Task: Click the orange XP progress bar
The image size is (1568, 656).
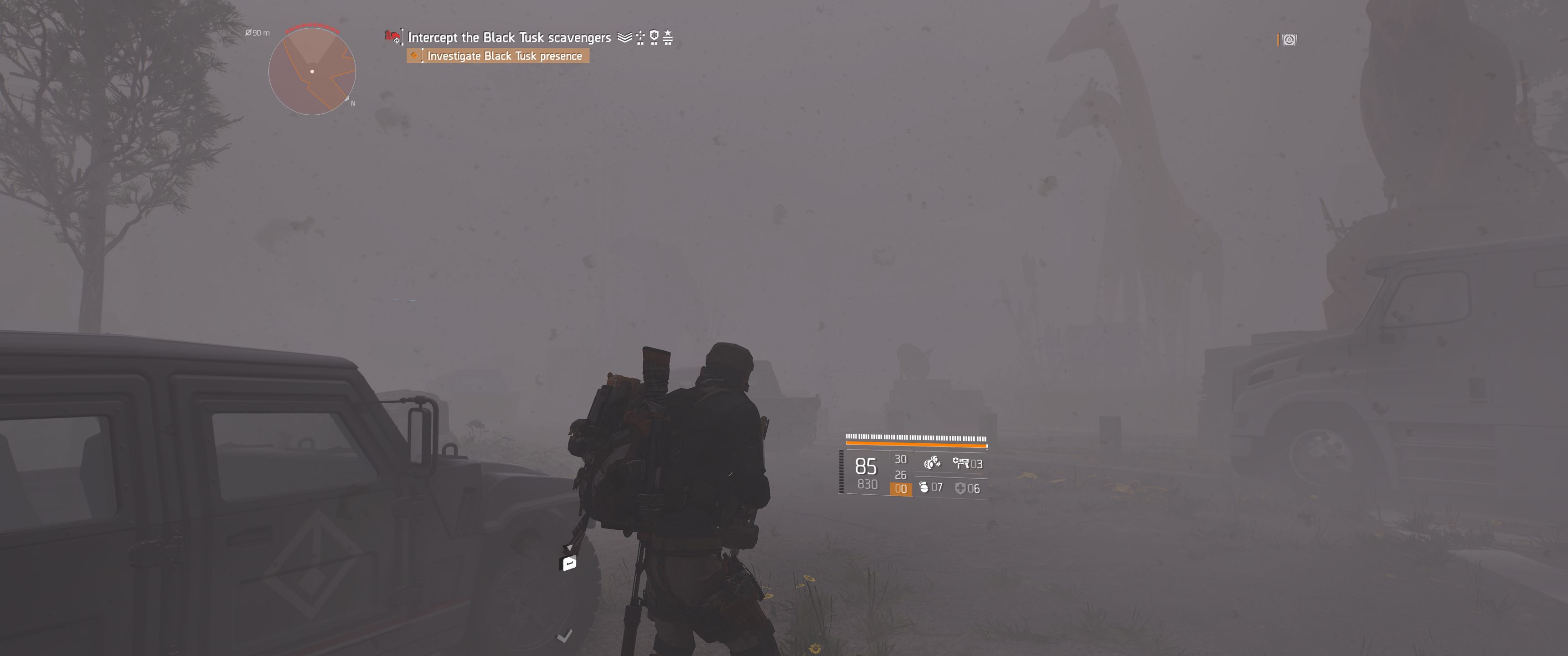Action: 916,445
